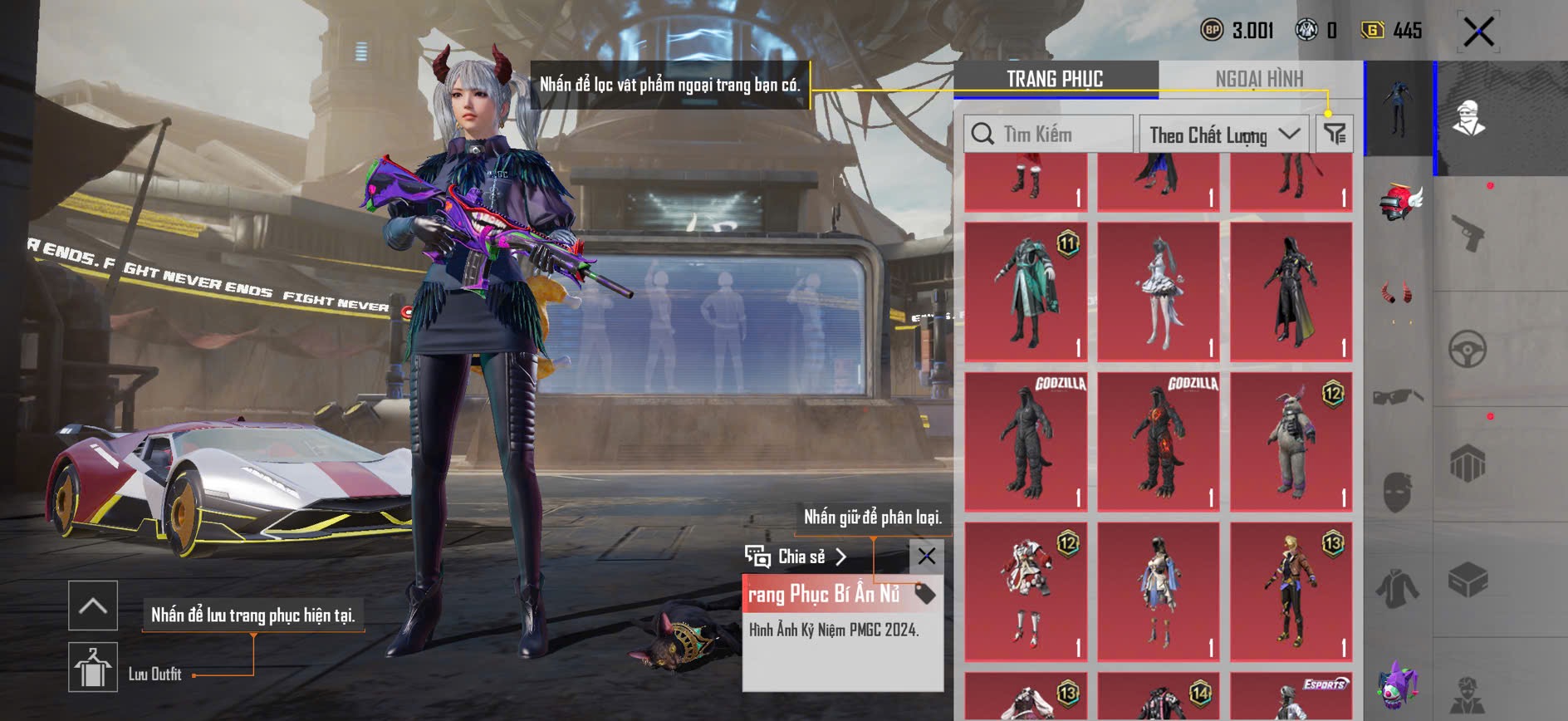This screenshot has width=1568, height=721.
Task: Pick the black Godzilla costume
Action: [x=1026, y=441]
